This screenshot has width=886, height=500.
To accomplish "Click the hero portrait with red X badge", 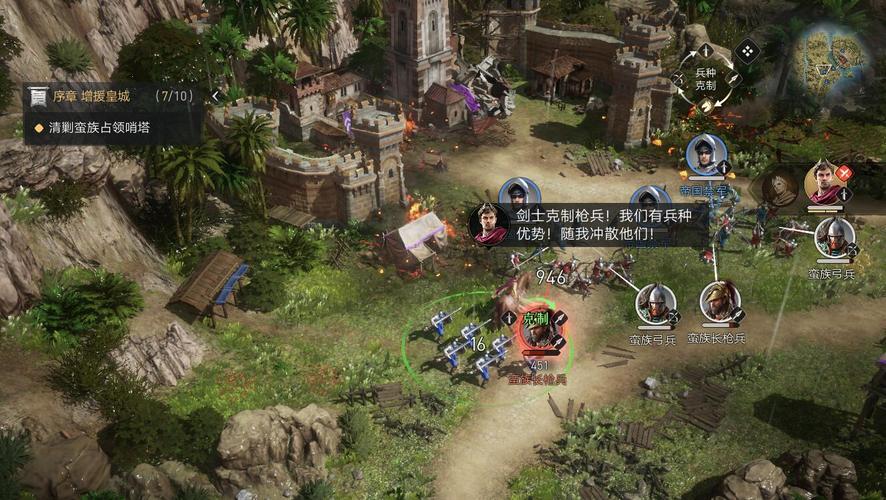I will click(x=825, y=182).
